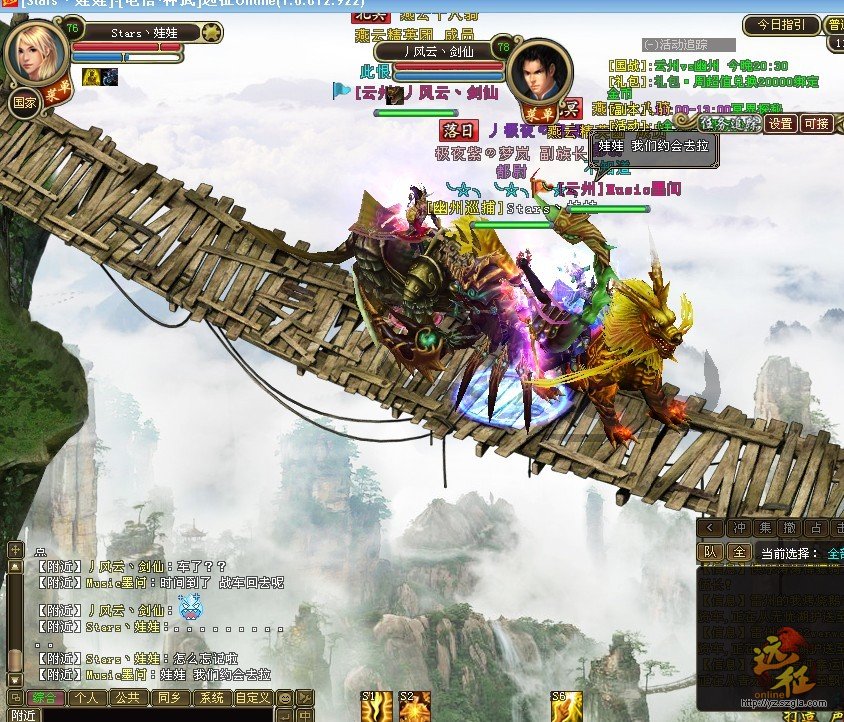Switch chat to the 综合 tab
The height and width of the screenshot is (722, 844).
point(43,697)
